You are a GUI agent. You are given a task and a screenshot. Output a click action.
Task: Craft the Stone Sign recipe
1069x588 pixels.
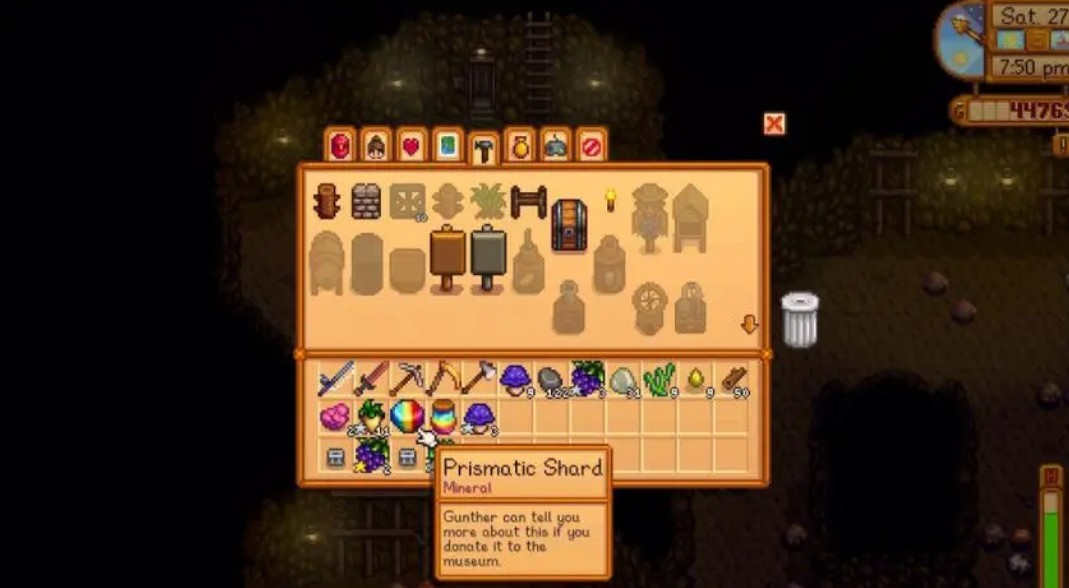point(487,257)
